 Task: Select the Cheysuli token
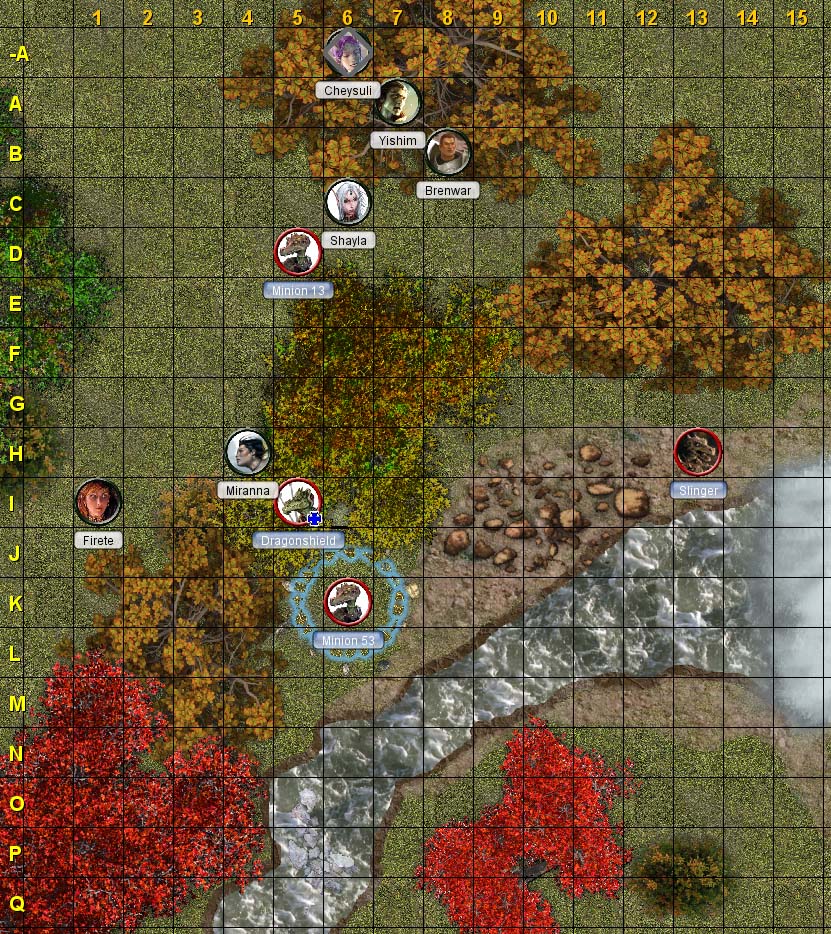pyautogui.click(x=348, y=52)
